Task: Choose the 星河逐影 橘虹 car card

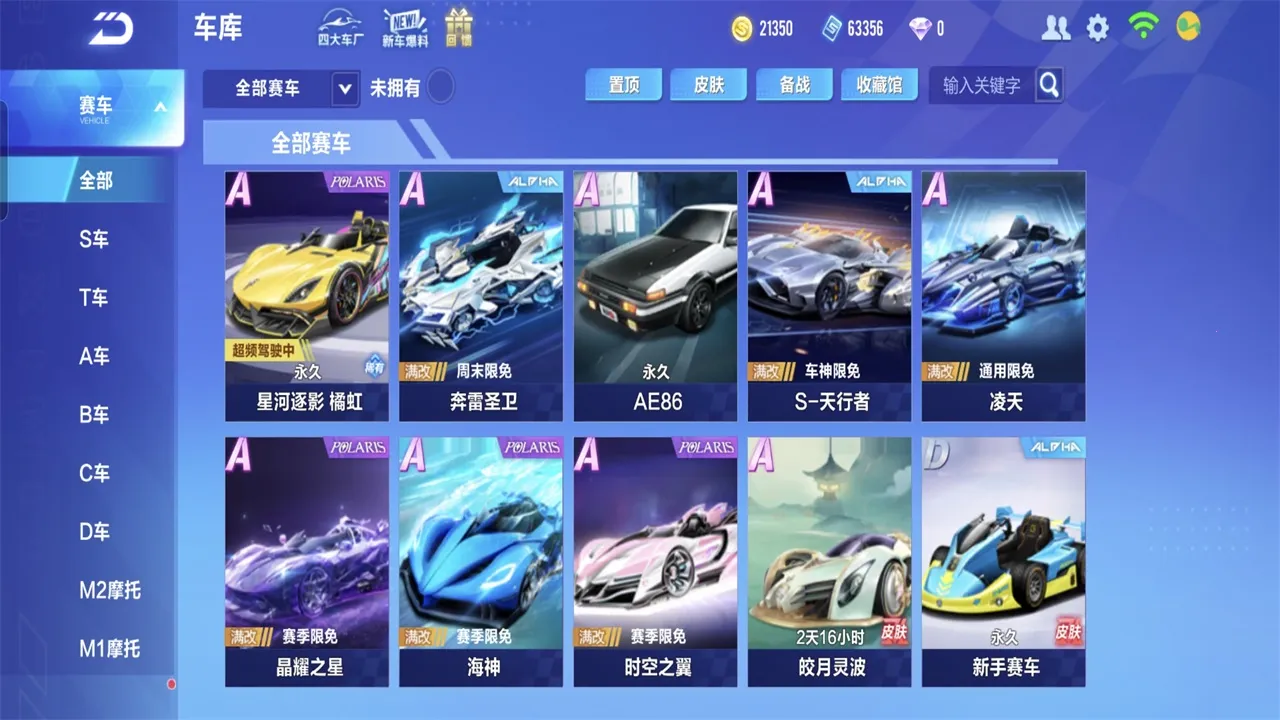Action: [x=307, y=296]
